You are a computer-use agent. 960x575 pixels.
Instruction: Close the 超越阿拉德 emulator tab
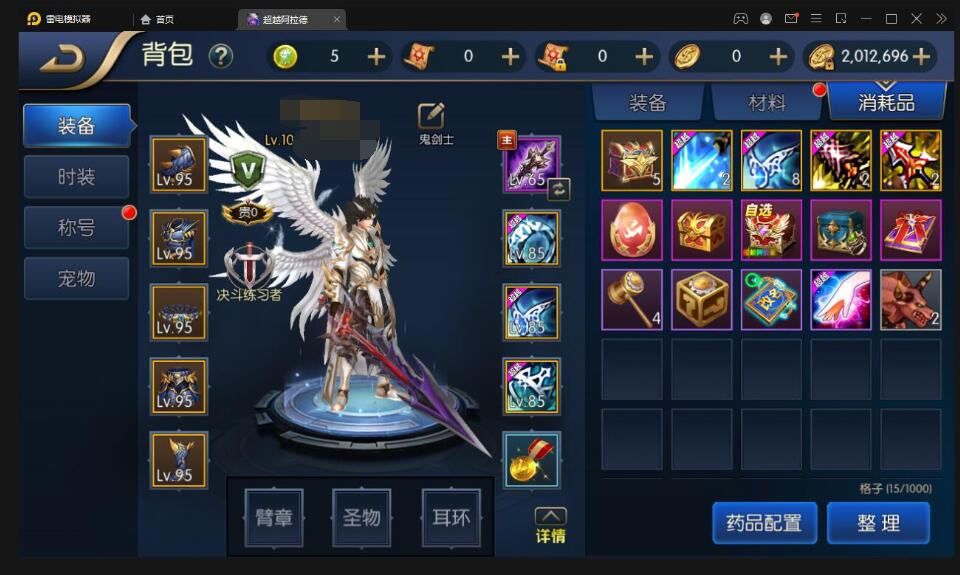point(336,19)
